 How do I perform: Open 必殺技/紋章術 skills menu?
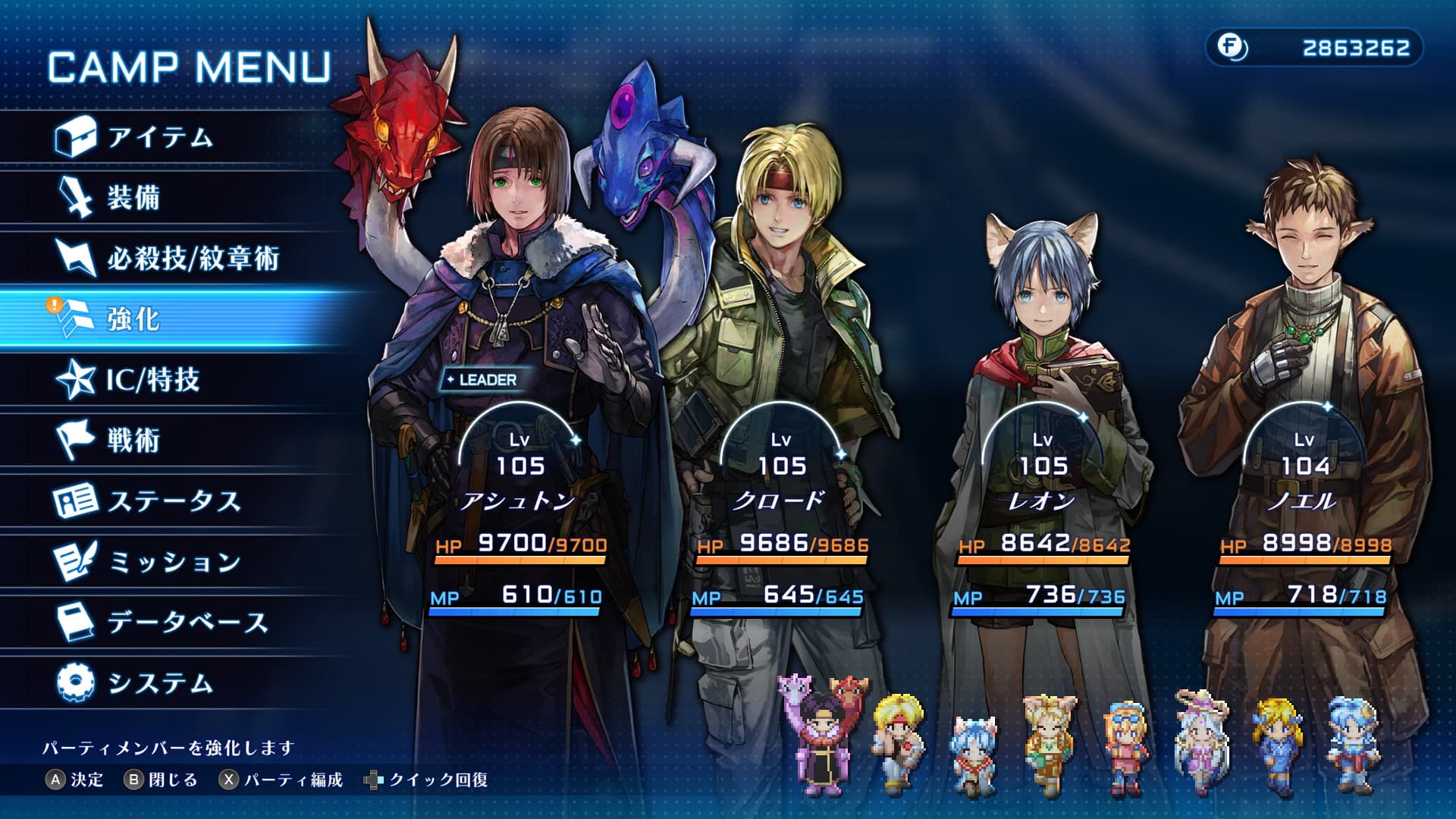click(x=192, y=259)
